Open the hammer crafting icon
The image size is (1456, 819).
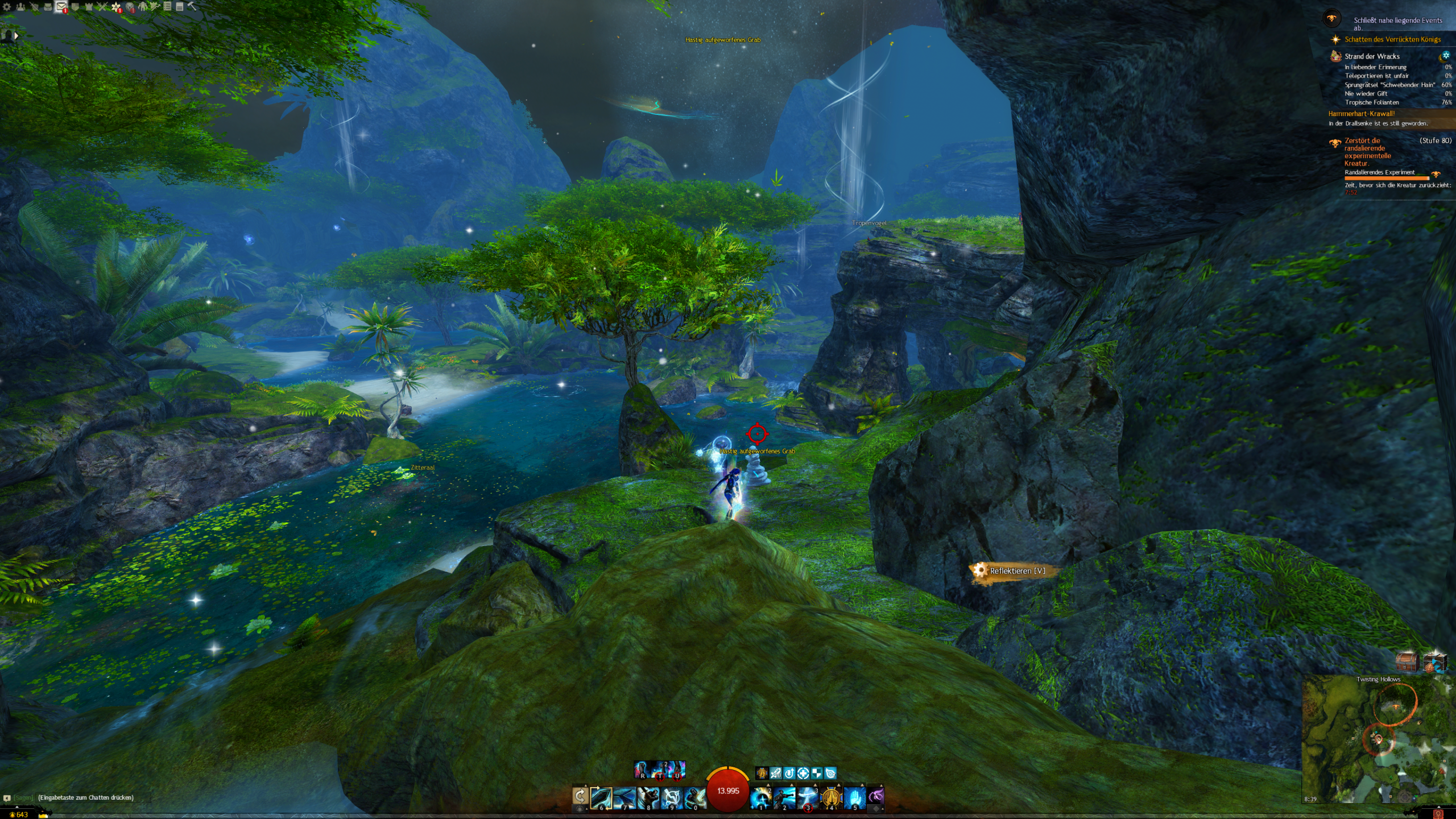pos(192,6)
